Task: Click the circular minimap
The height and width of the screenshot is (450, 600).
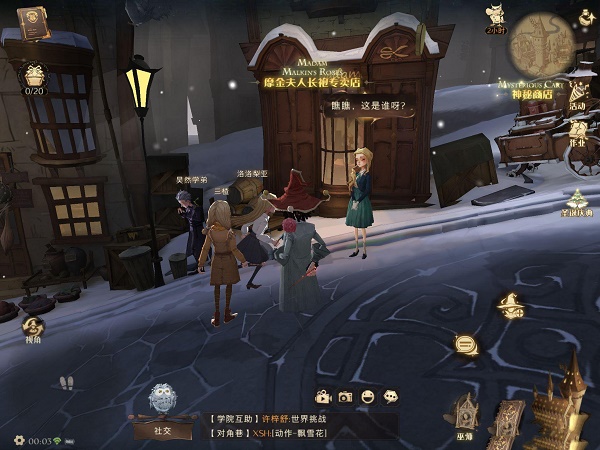Action: [x=543, y=42]
